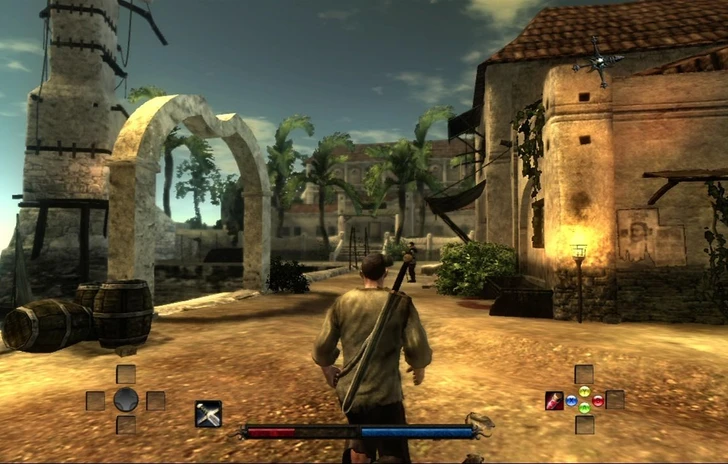Use the red potion quick slot
Image resolution: width=728 pixels, height=464 pixels.
[x=553, y=400]
